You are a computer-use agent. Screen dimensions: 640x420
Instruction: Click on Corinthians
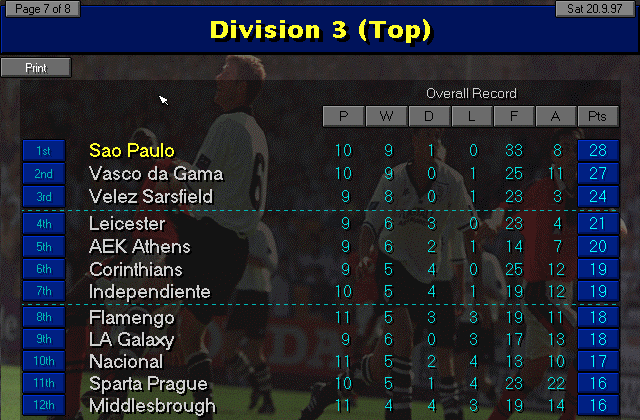tap(136, 269)
